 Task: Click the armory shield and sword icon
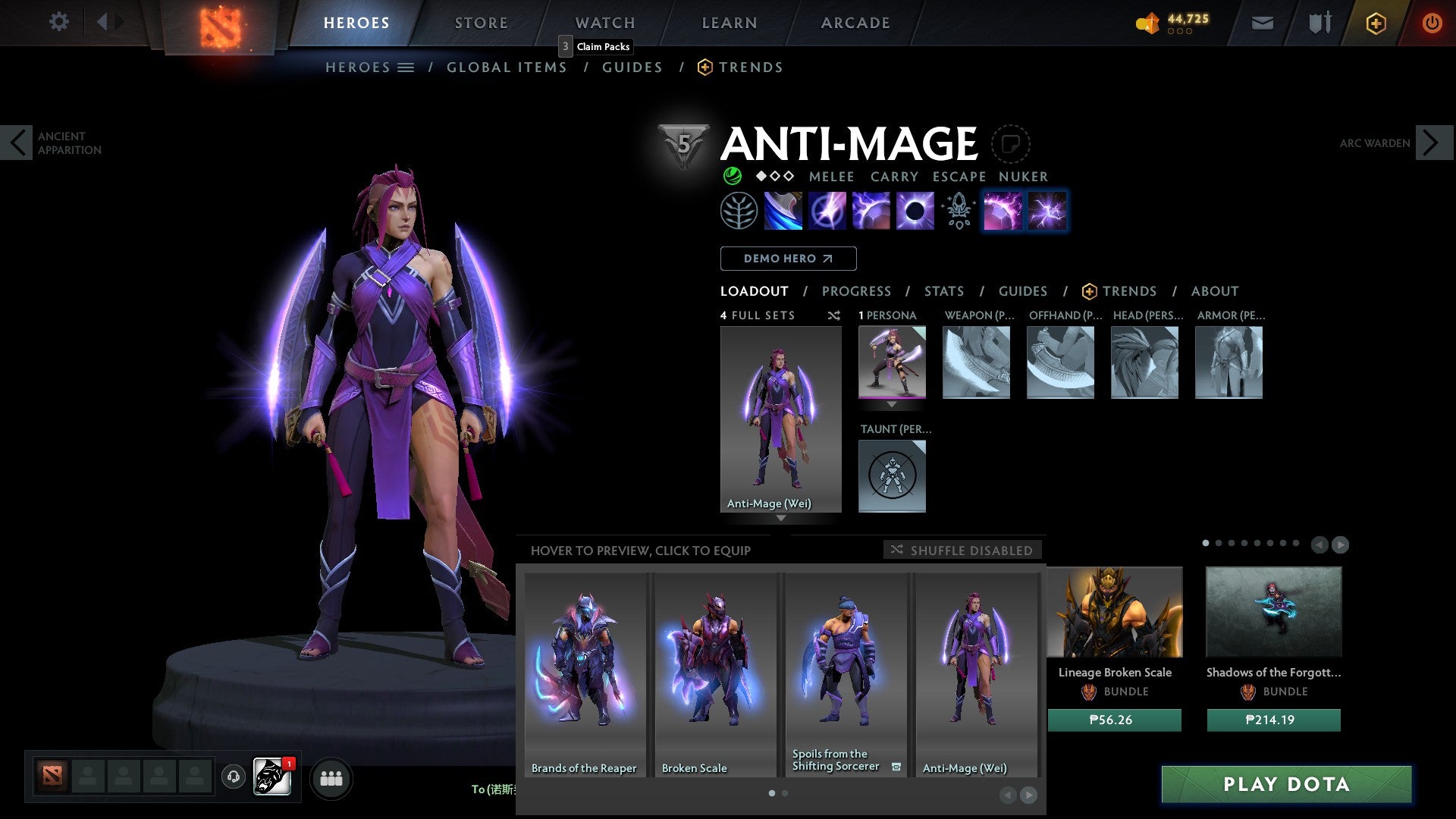point(1319,23)
